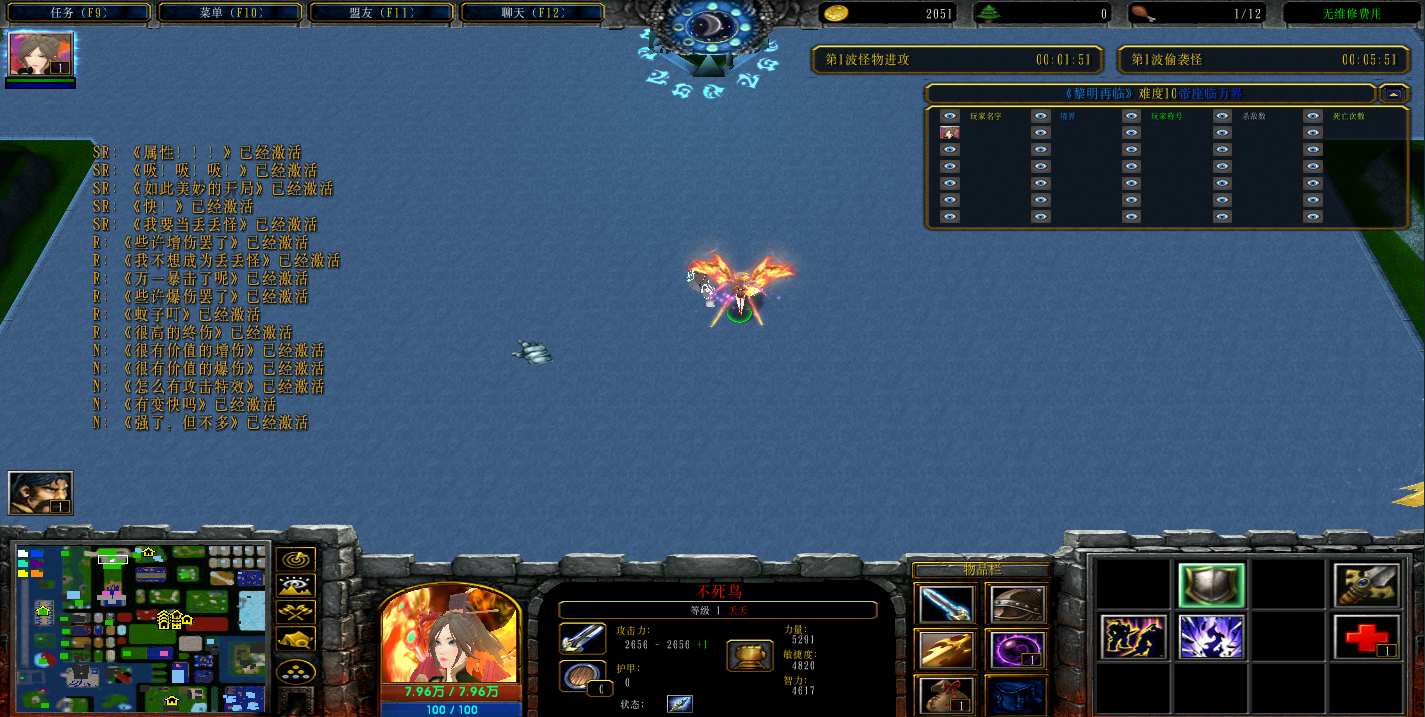Select the brown helmet inventory item
1425x717 pixels.
coord(1017,604)
